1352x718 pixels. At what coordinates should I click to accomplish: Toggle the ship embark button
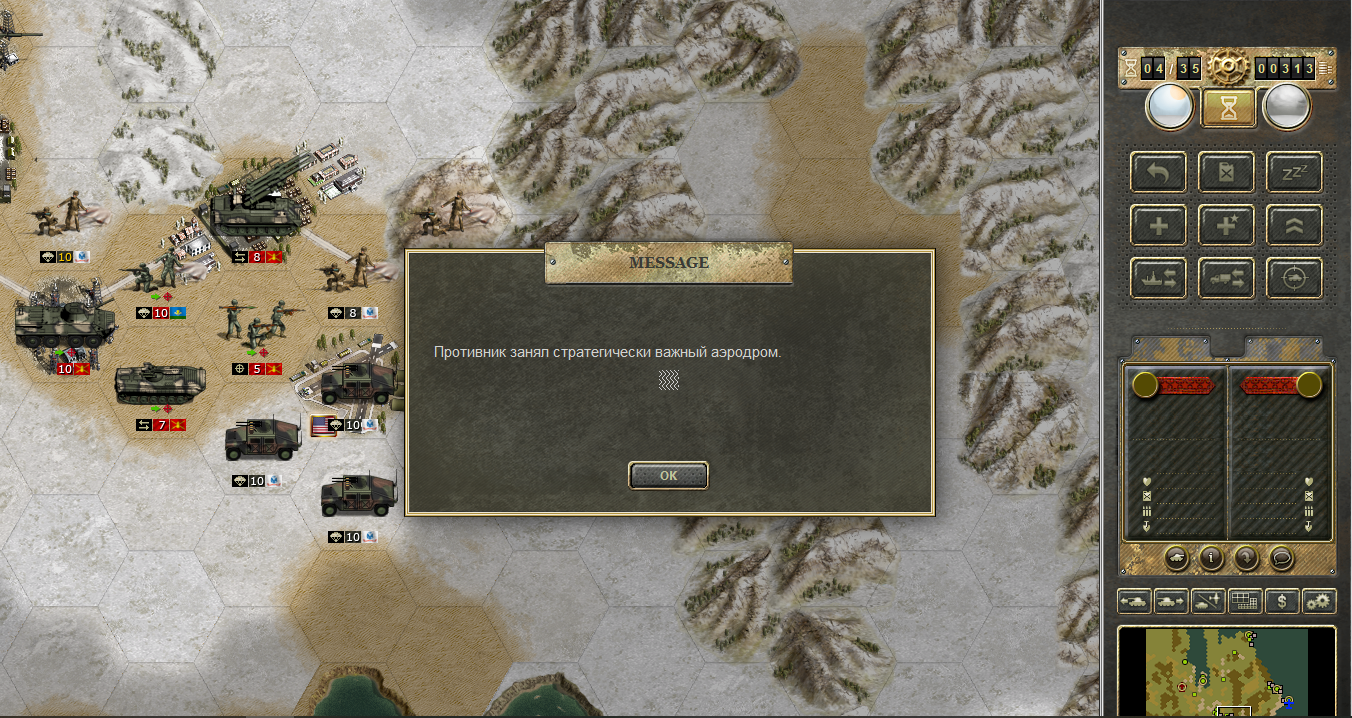click(1158, 278)
